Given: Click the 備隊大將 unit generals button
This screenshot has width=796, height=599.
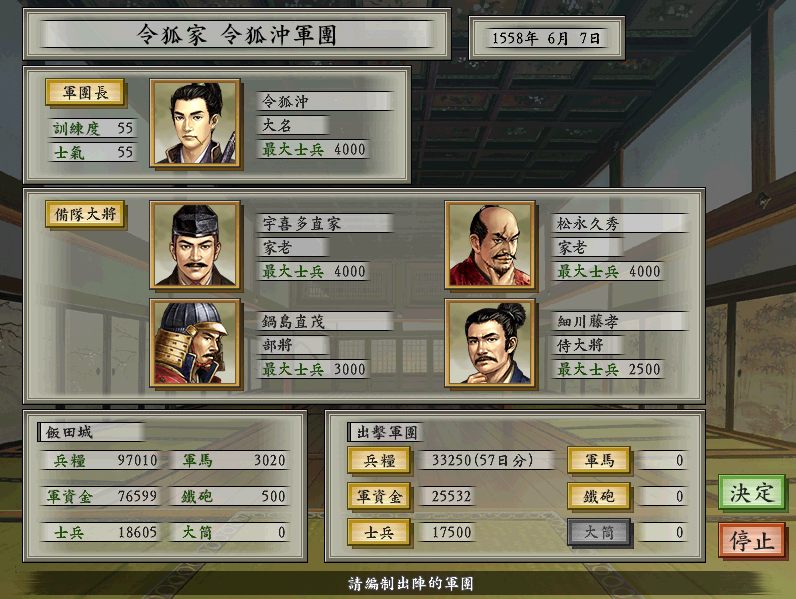Looking at the screenshot, I should coord(84,215).
